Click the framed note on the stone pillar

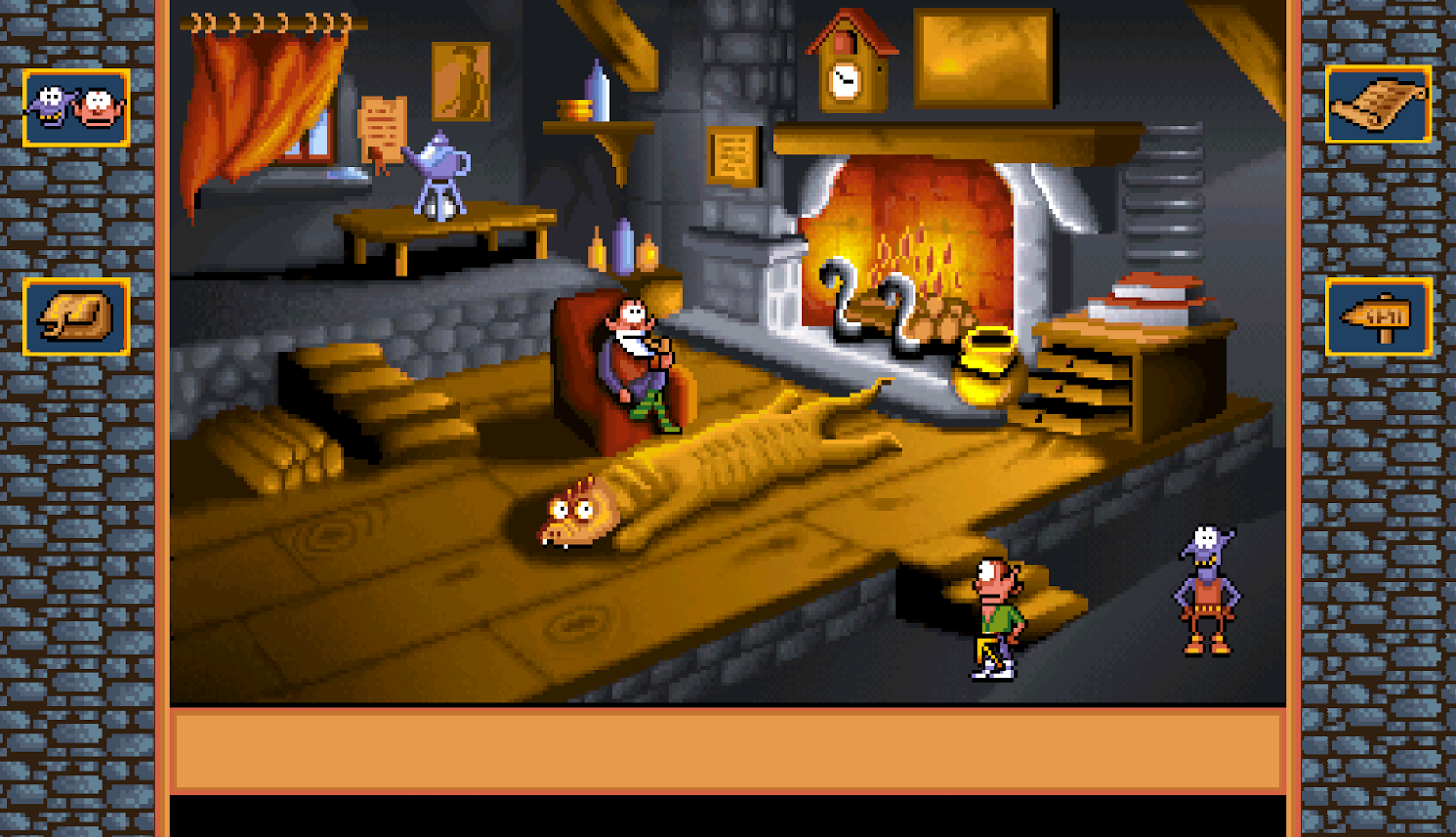click(x=733, y=153)
